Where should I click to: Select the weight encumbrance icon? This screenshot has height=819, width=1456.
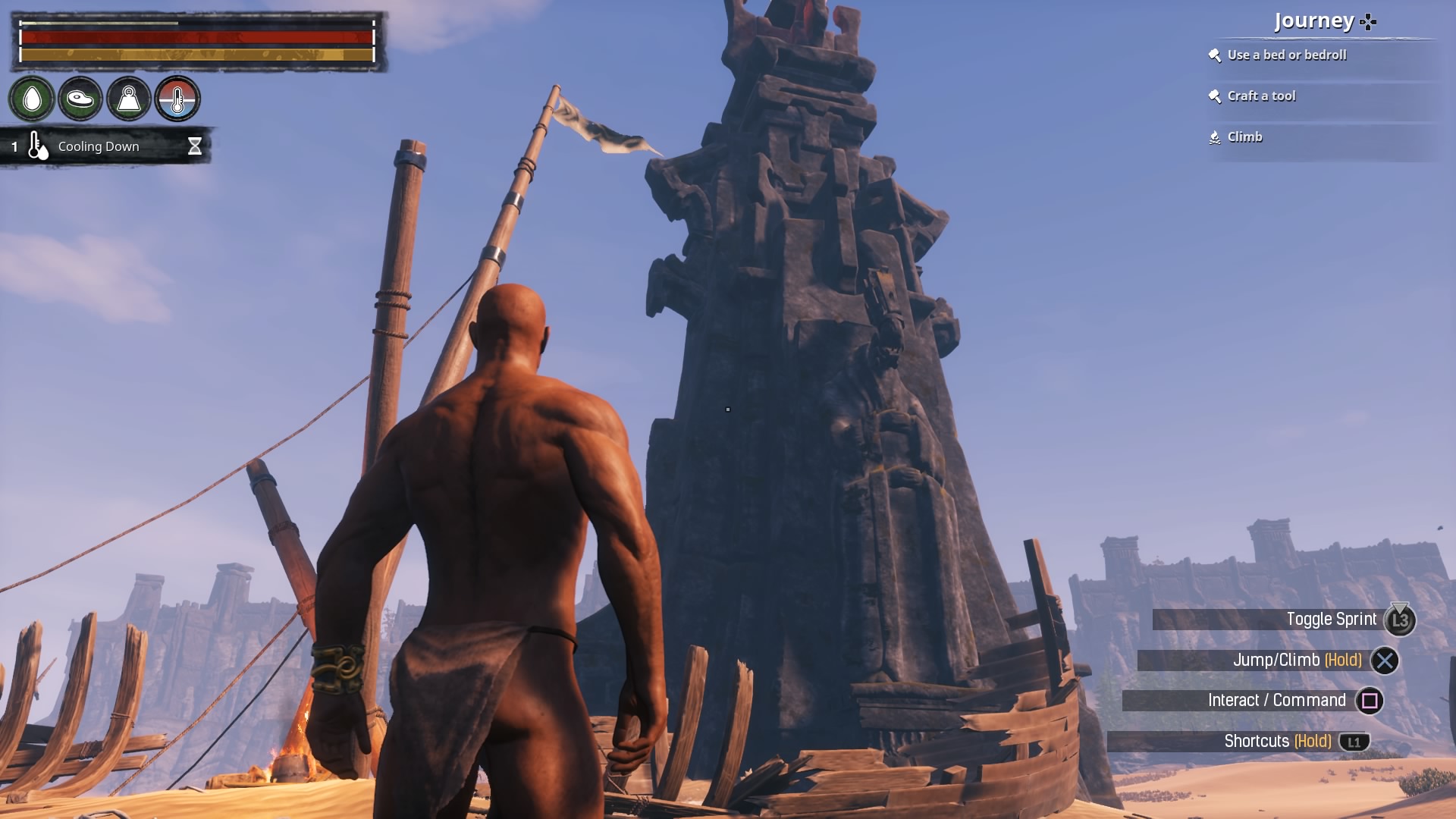[x=129, y=99]
